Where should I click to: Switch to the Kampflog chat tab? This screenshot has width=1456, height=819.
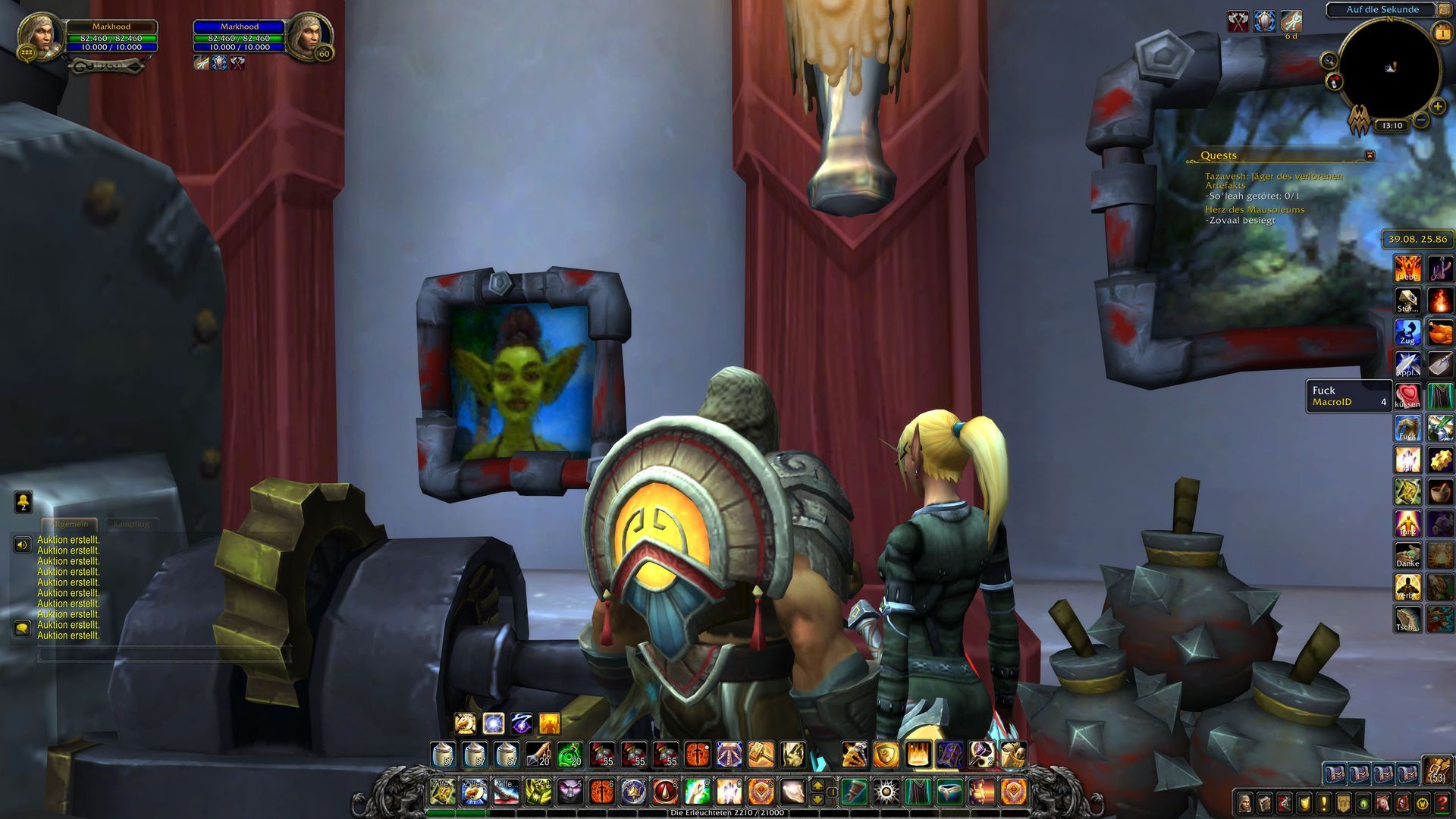[x=131, y=524]
